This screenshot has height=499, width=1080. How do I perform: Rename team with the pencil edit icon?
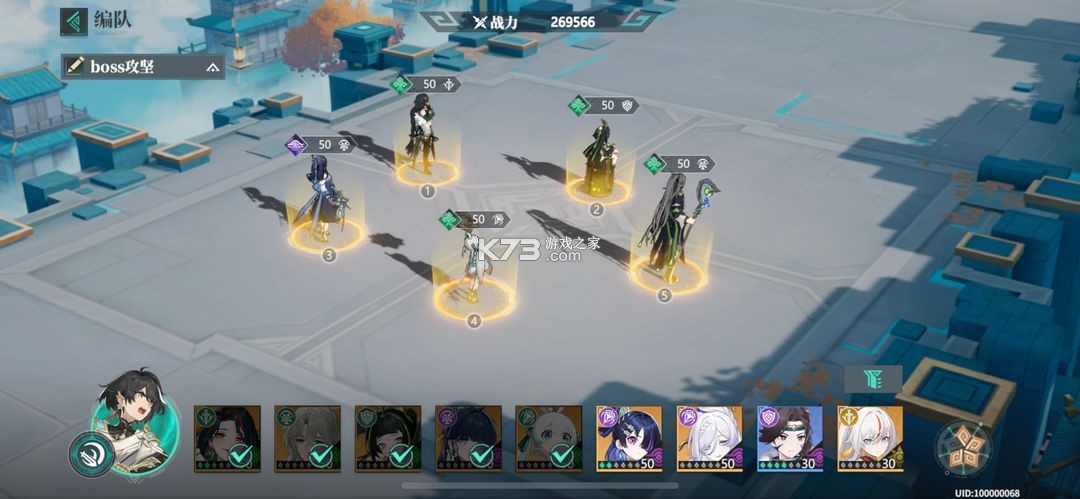pyautogui.click(x=75, y=67)
